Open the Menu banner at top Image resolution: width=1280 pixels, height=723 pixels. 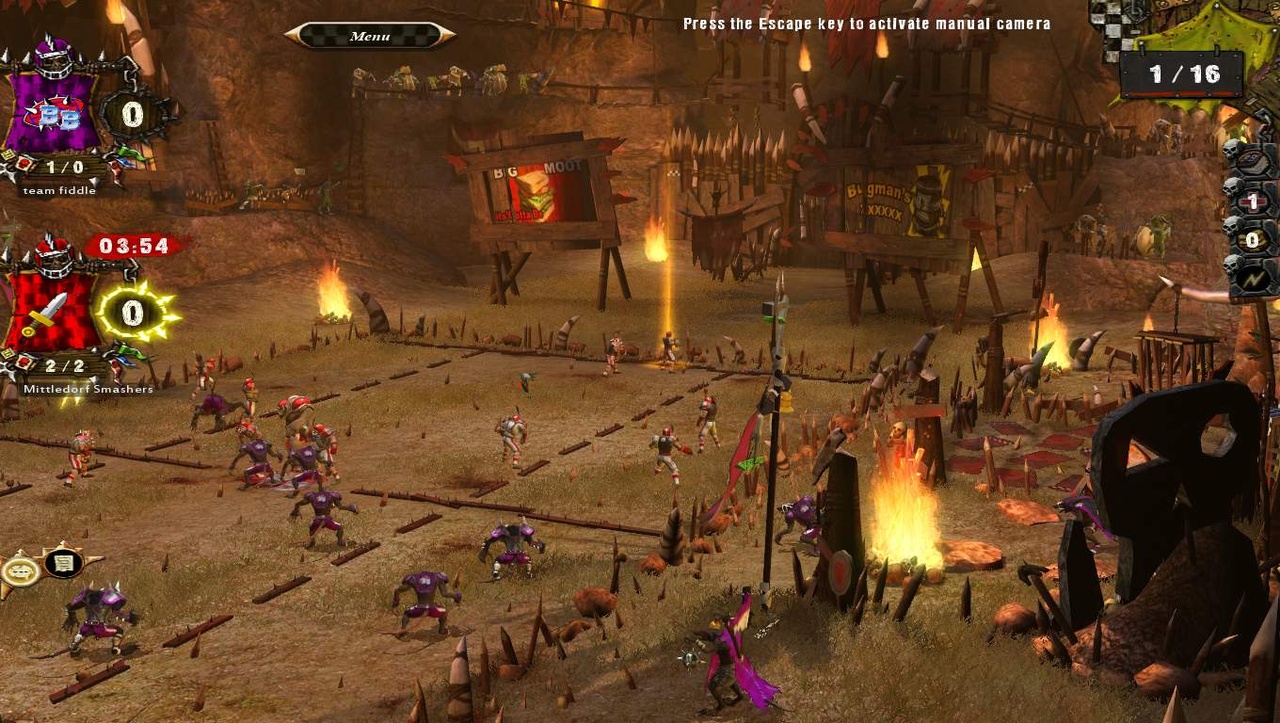[370, 33]
